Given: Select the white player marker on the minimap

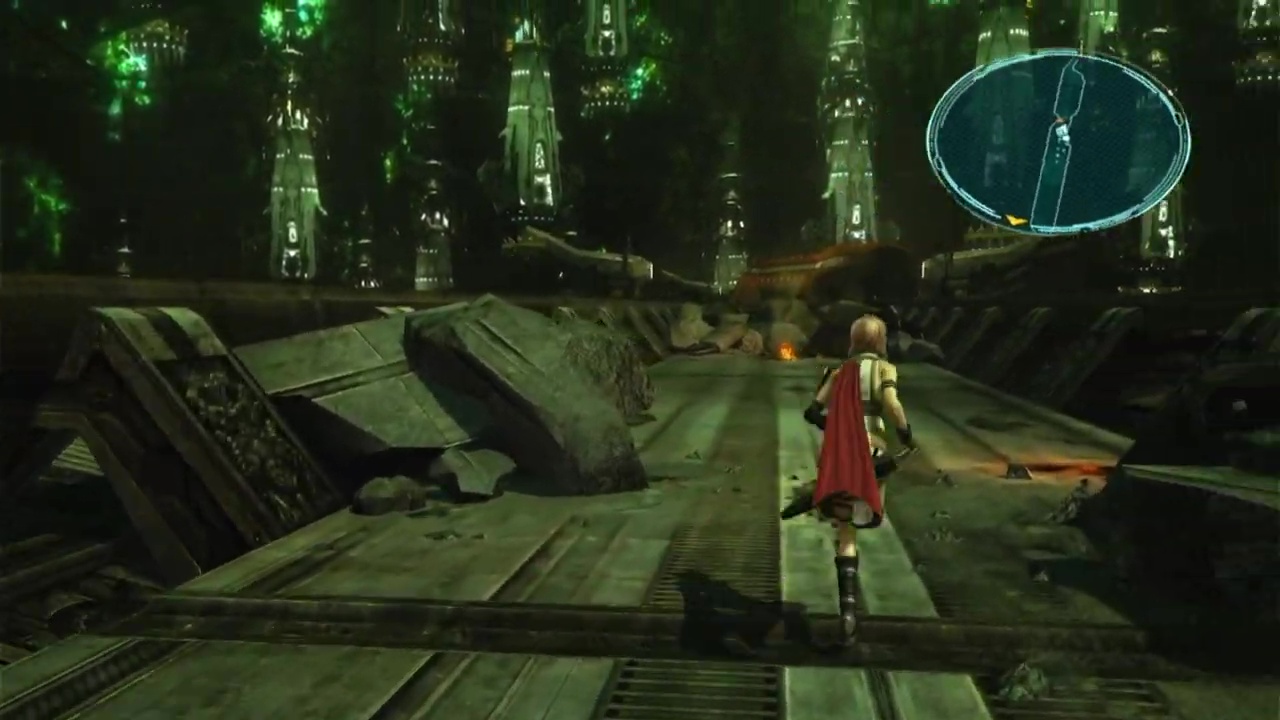Looking at the screenshot, I should (x=1061, y=130).
